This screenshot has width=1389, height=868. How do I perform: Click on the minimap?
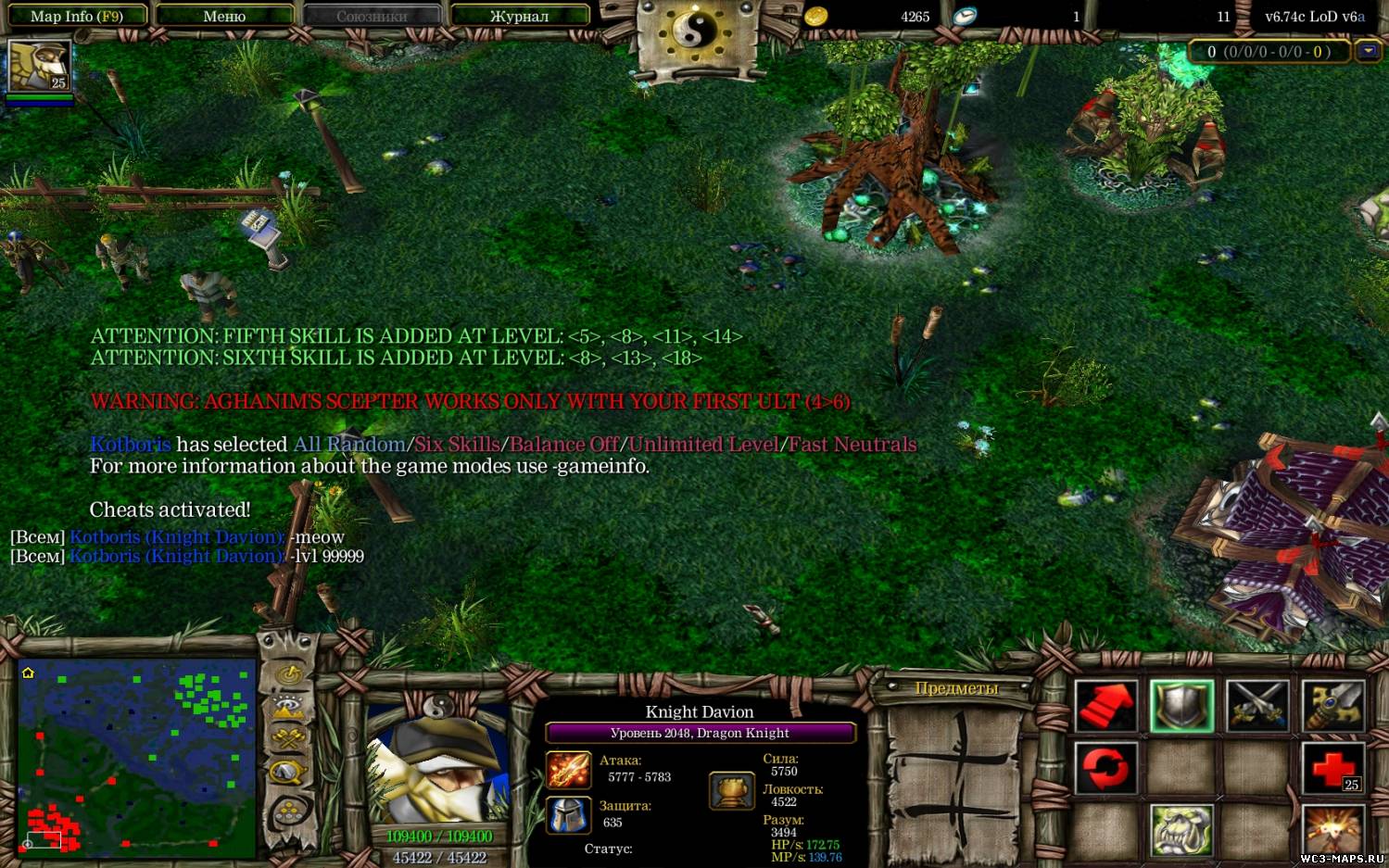[137, 758]
